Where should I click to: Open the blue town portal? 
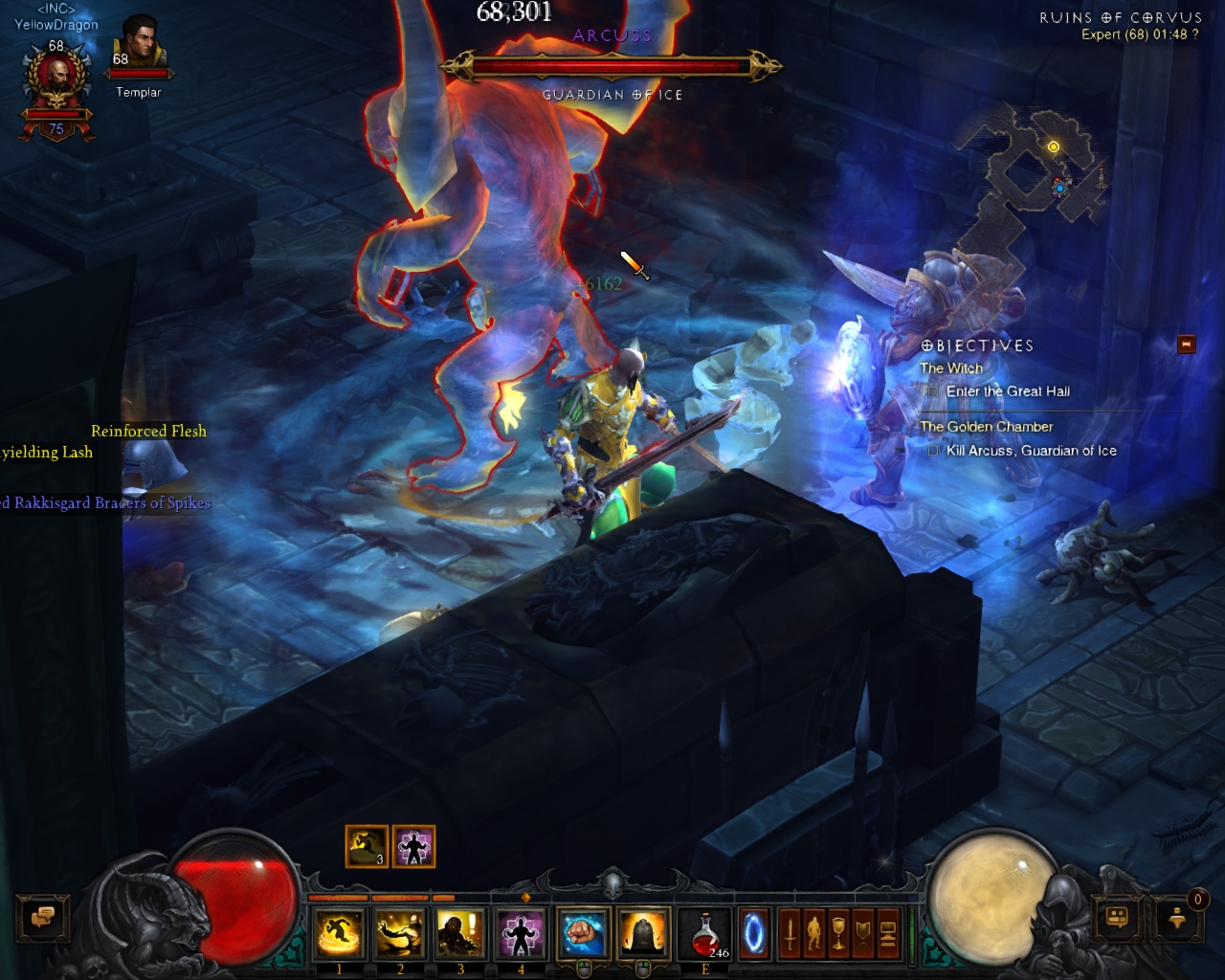tap(754, 933)
